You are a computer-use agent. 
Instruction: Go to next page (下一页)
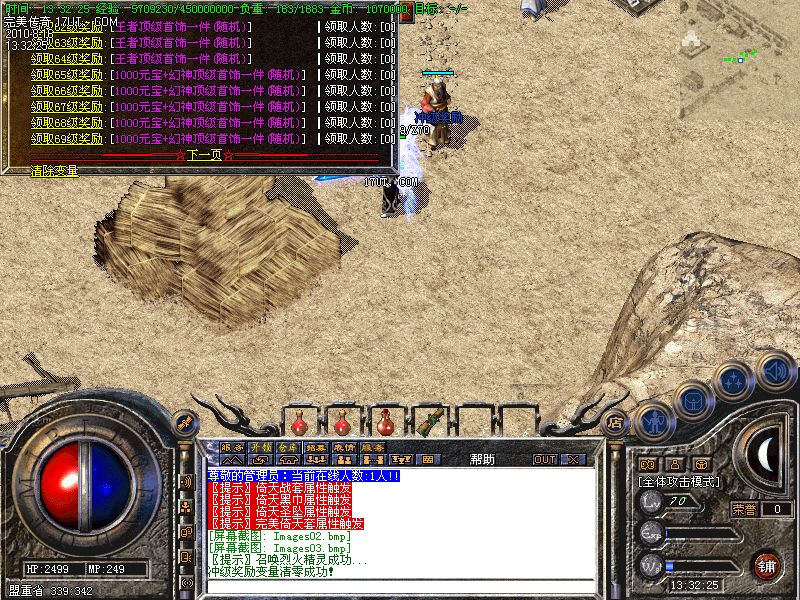(x=203, y=155)
